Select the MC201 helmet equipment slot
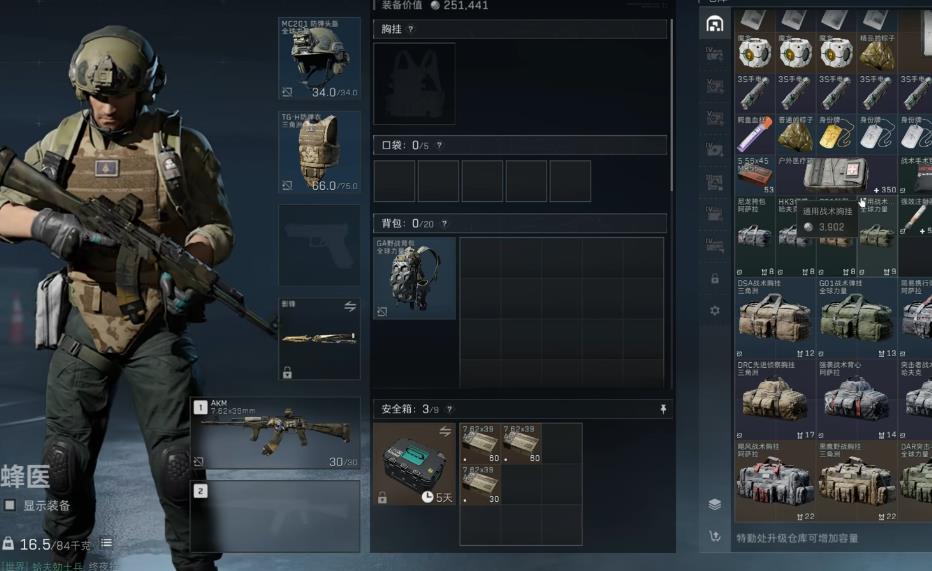This screenshot has width=932, height=571. click(319, 58)
